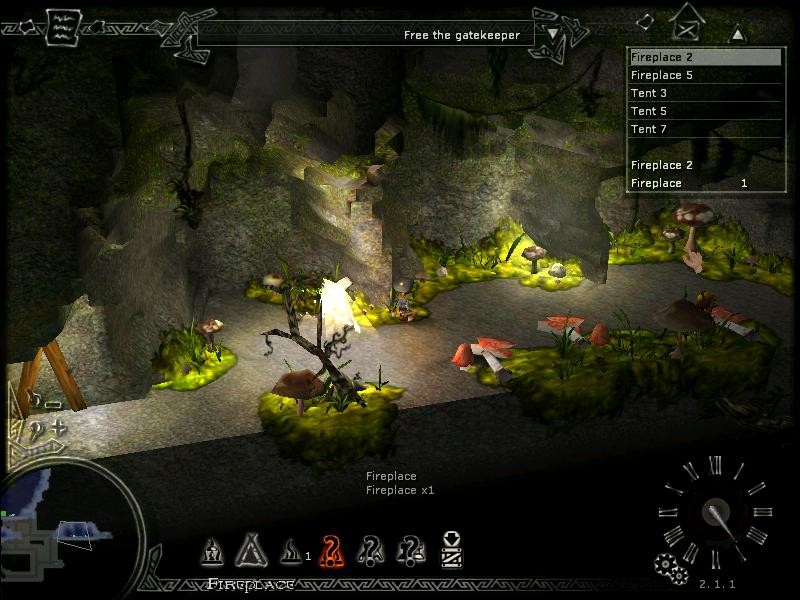Collapse the building list with the up triangle

(x=737, y=33)
